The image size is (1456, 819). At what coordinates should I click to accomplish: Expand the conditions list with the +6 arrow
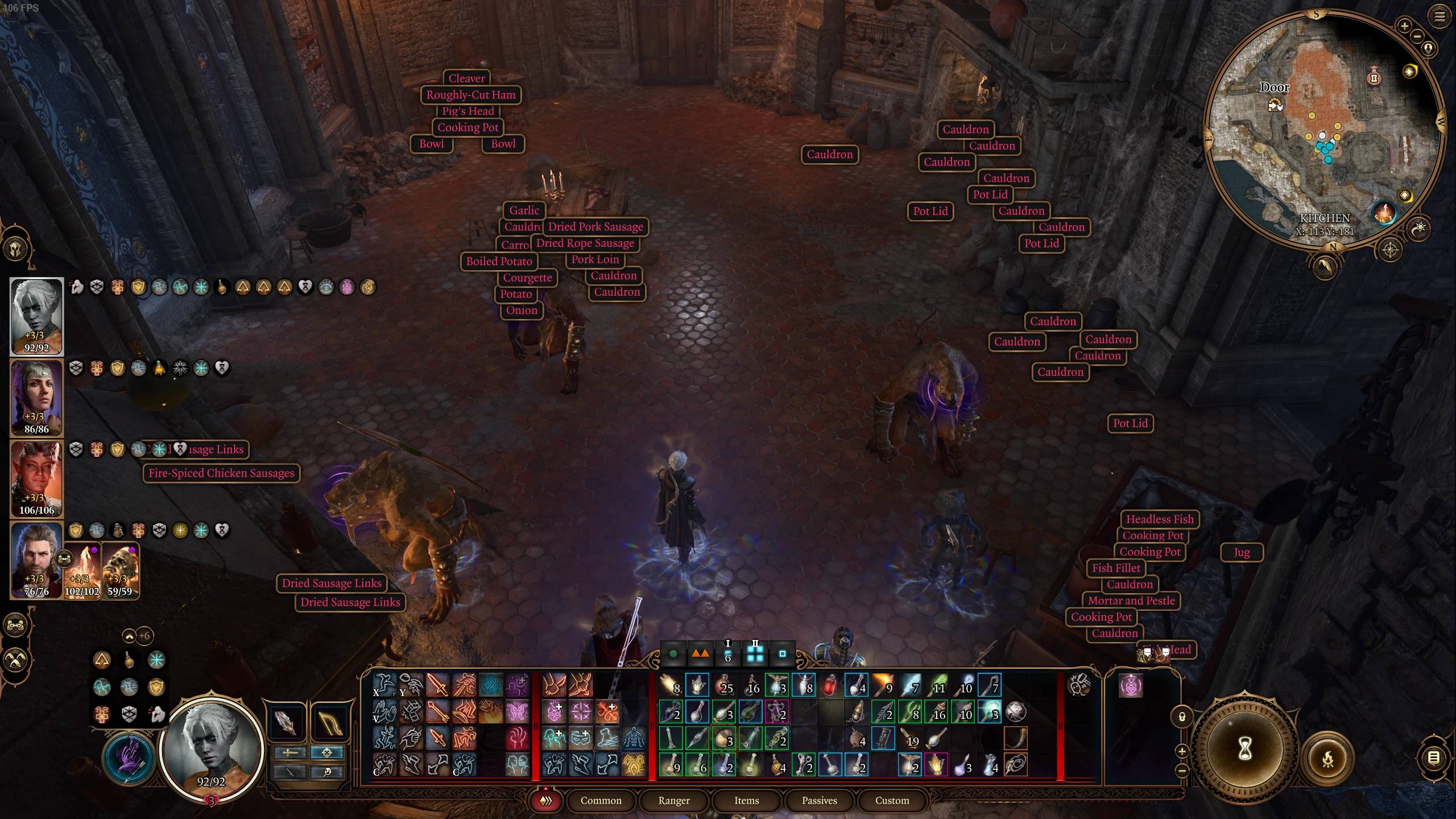130,636
